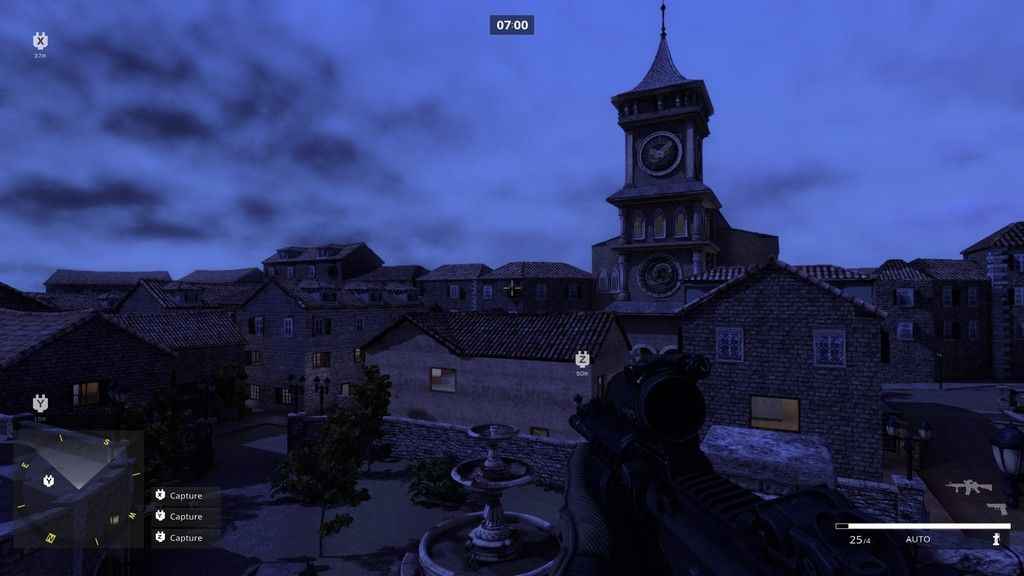Switch to the pistol sidearm icon

[996, 508]
